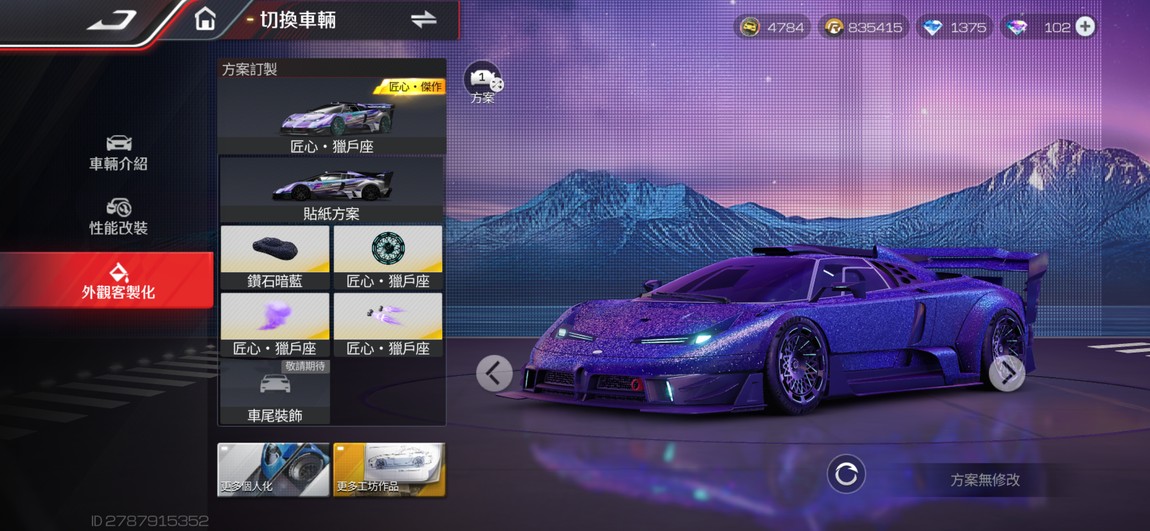Open the 貼紙方案 sticker scheme
Screen dimensions: 1150x531
coord(332,190)
